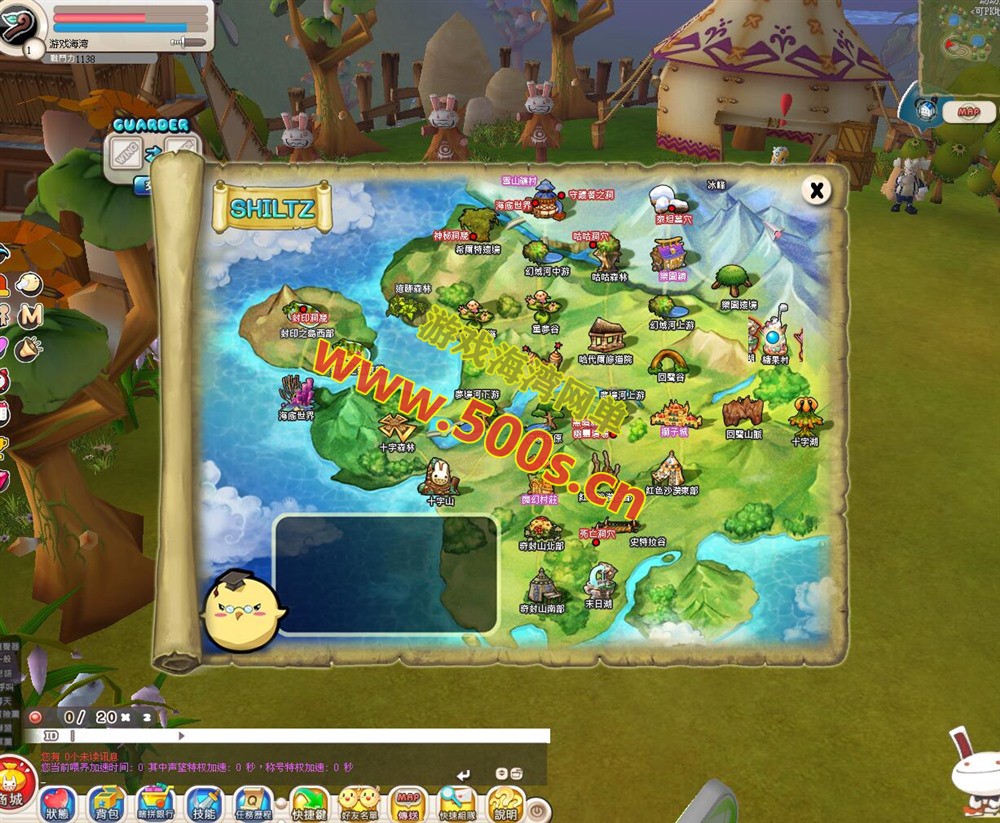
Task: Open the 快捷鍵 shortcut keys panel
Action: click(x=309, y=803)
